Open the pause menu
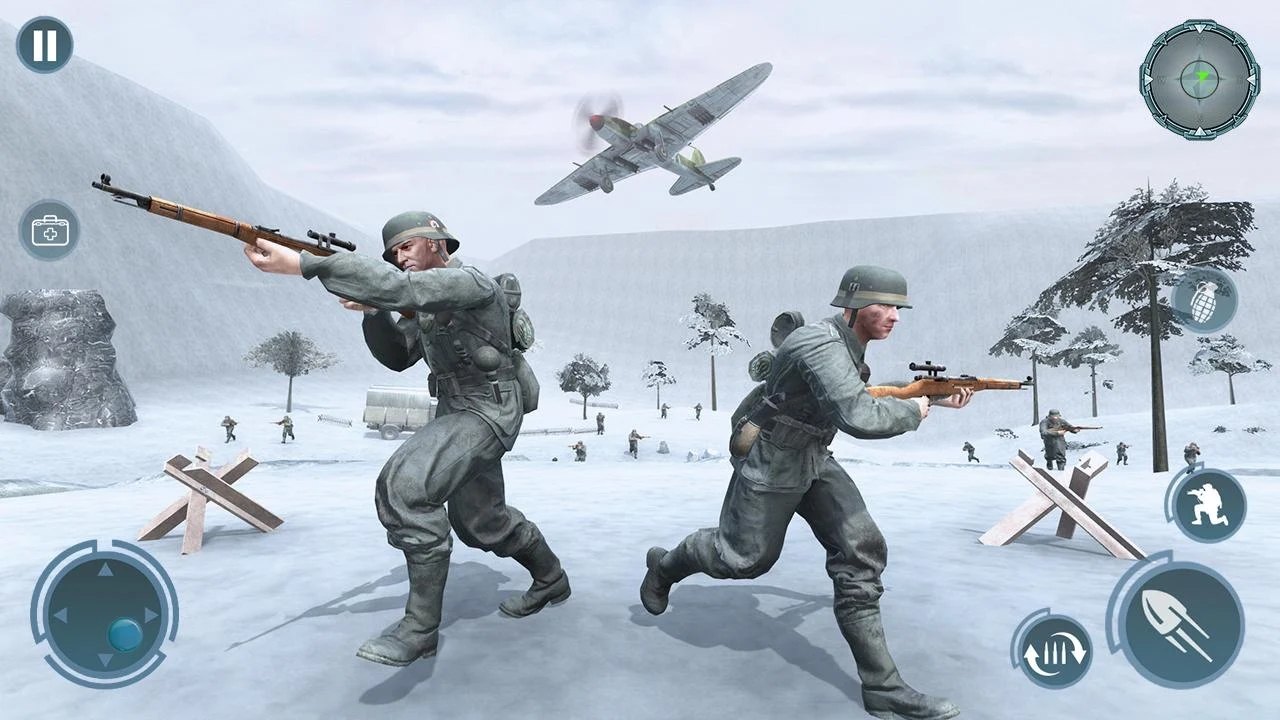1280x720 pixels. [x=44, y=44]
